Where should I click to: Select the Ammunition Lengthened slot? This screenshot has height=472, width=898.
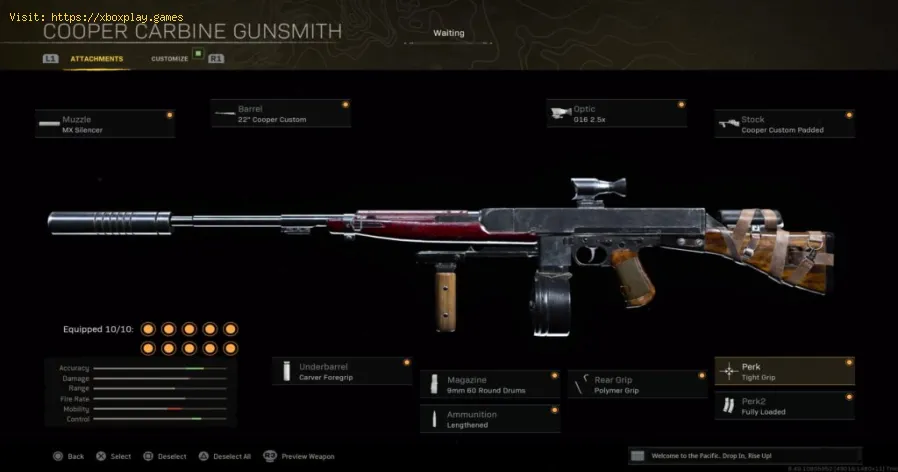coord(490,418)
